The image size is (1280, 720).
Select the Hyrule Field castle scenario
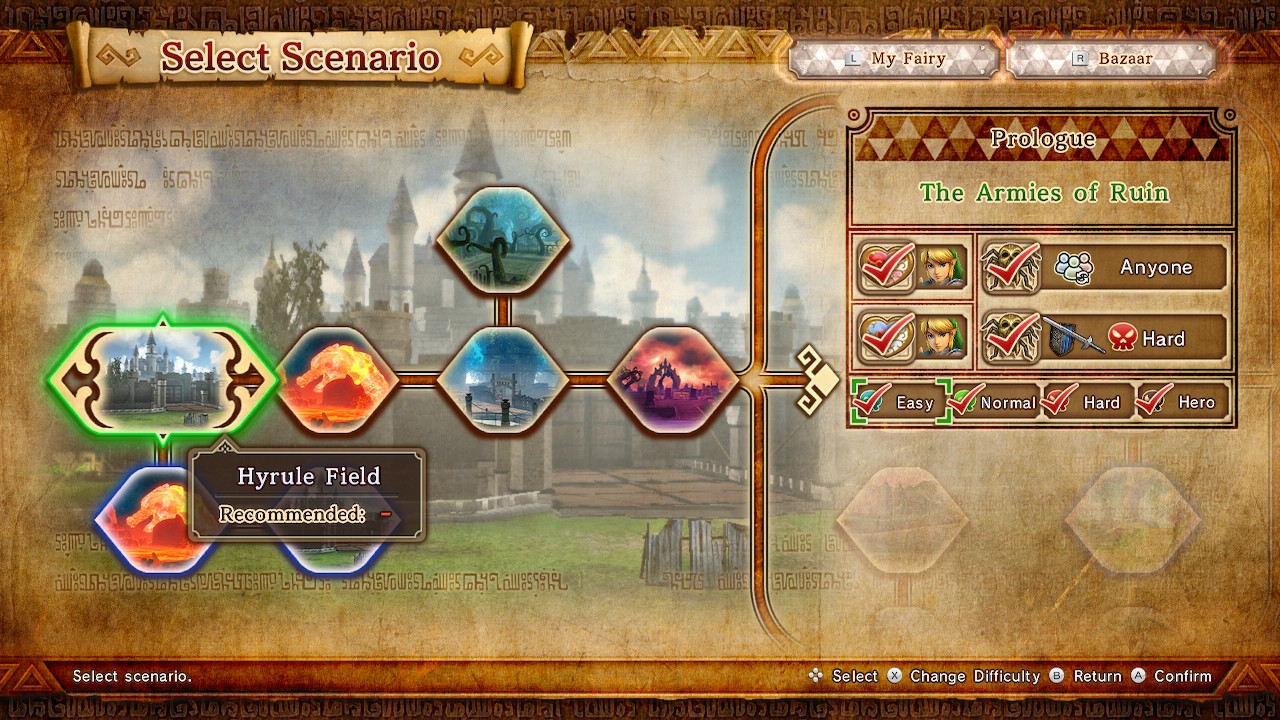162,380
